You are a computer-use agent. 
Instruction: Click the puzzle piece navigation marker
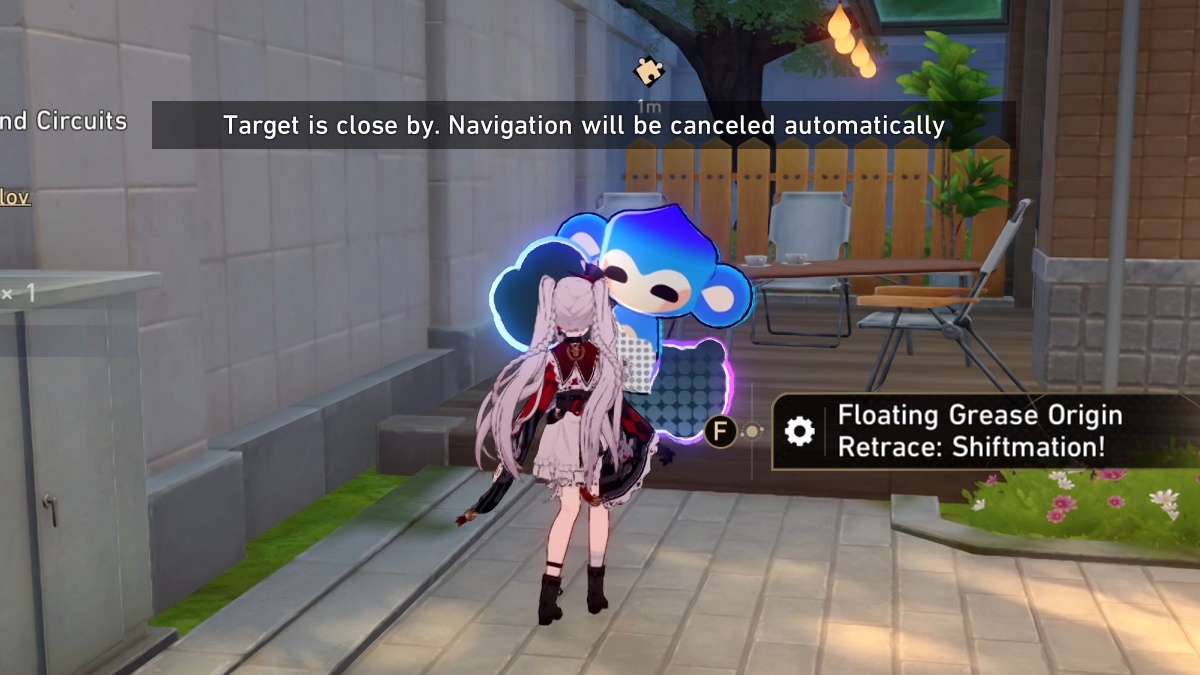point(647,70)
